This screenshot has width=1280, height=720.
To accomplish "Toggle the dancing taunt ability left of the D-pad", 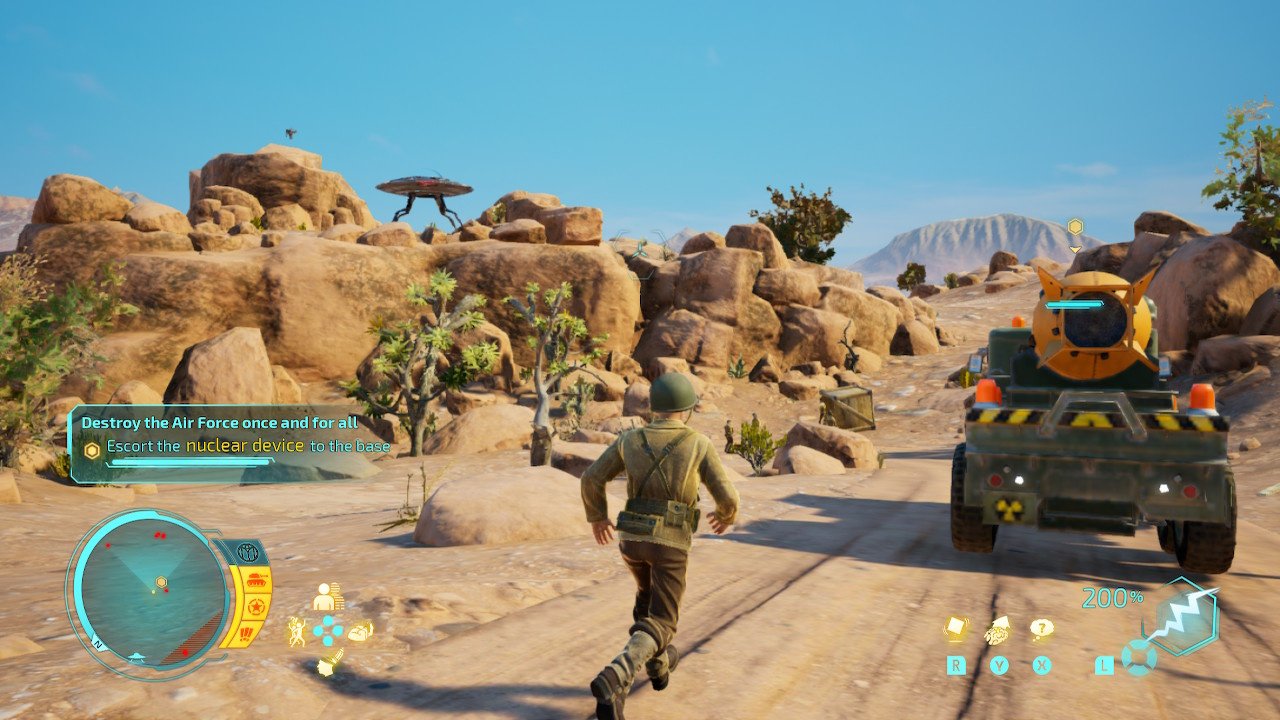I will 297,630.
